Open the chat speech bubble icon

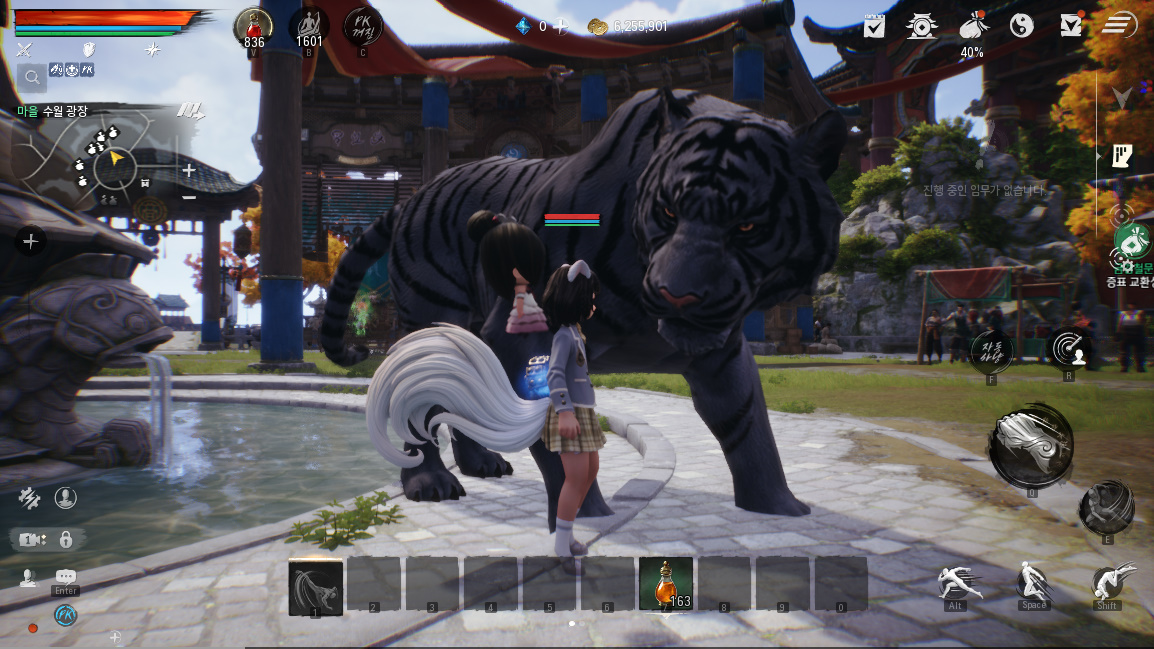click(x=66, y=577)
